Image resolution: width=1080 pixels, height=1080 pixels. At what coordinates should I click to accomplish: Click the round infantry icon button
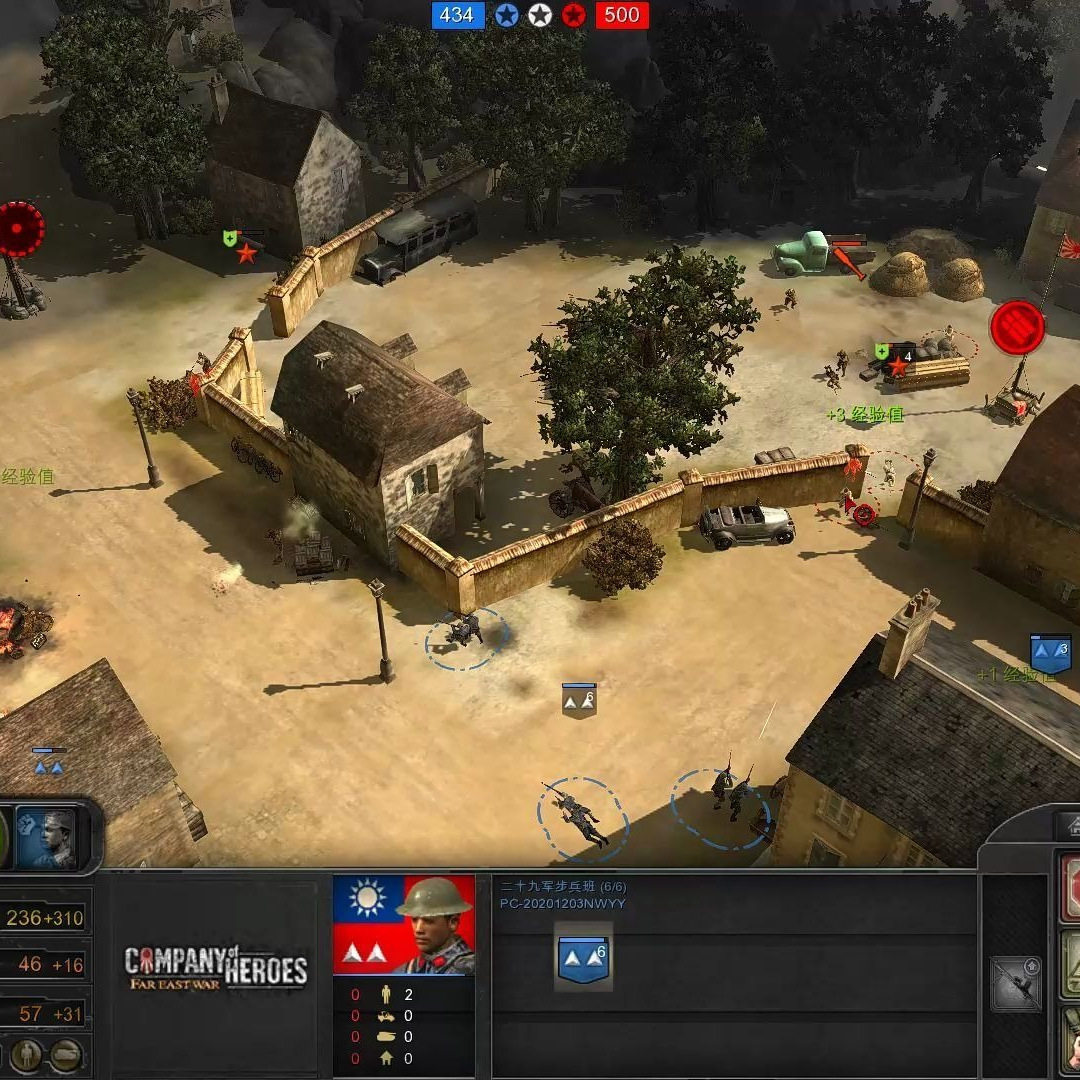pos(28,1054)
